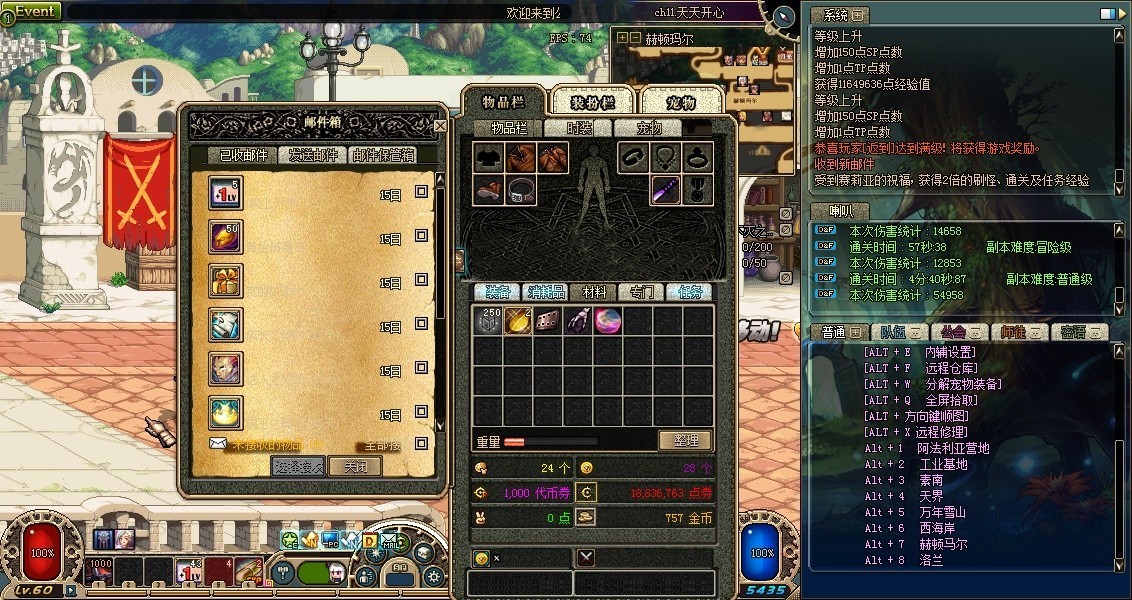The width and height of the screenshot is (1132, 600).
Task: Switch to the 宠物 top tab
Action: 680,102
